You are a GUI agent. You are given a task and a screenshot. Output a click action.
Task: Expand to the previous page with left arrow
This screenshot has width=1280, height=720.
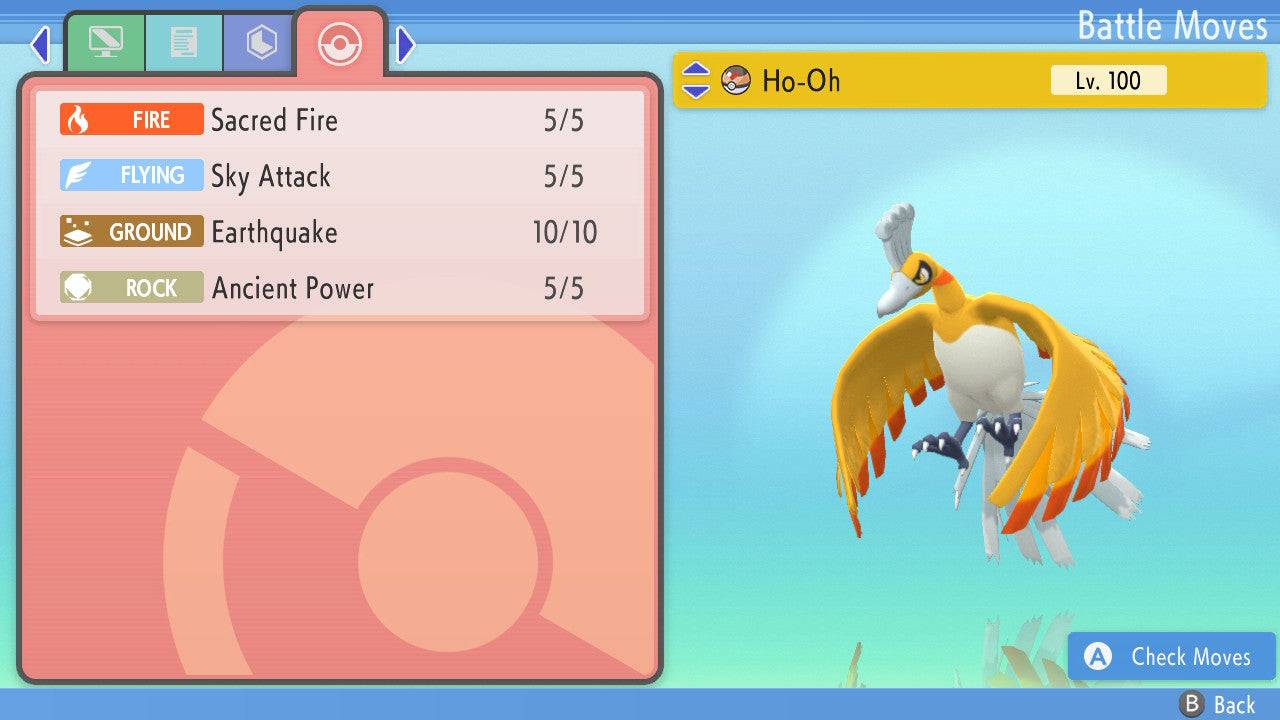click(39, 44)
